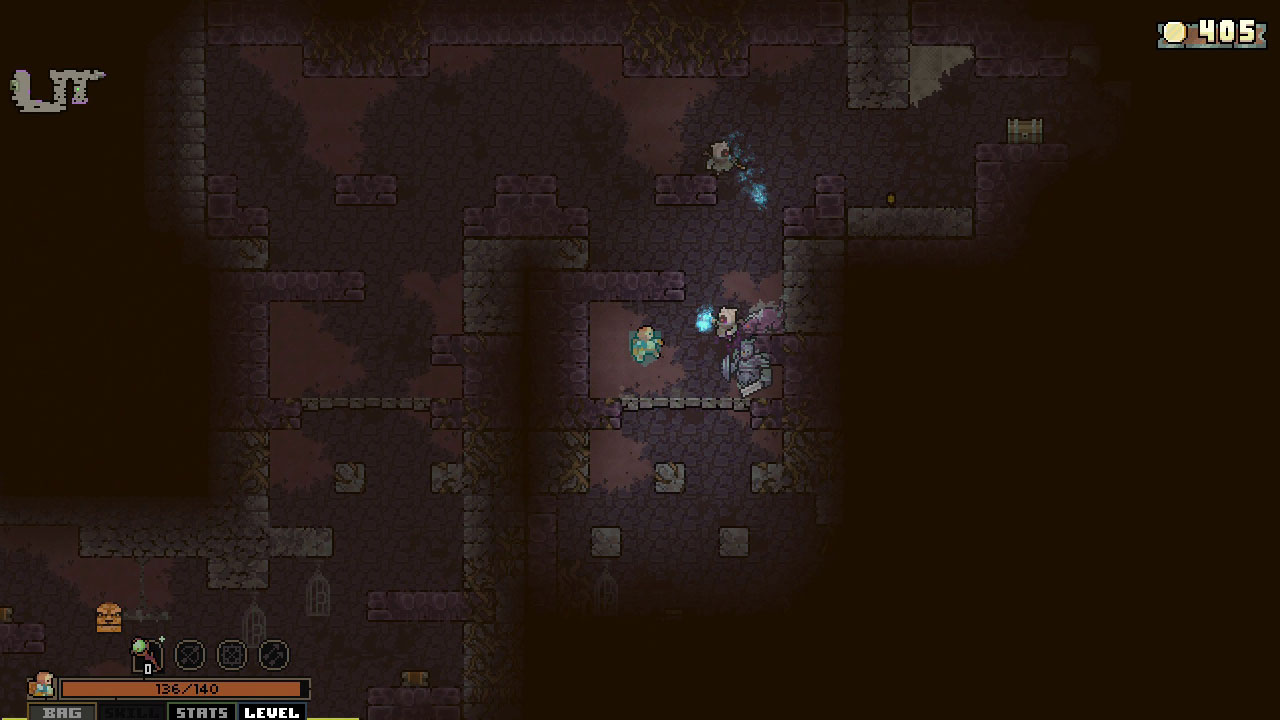
Task: Open the SKILL menu
Action: [x=131, y=712]
